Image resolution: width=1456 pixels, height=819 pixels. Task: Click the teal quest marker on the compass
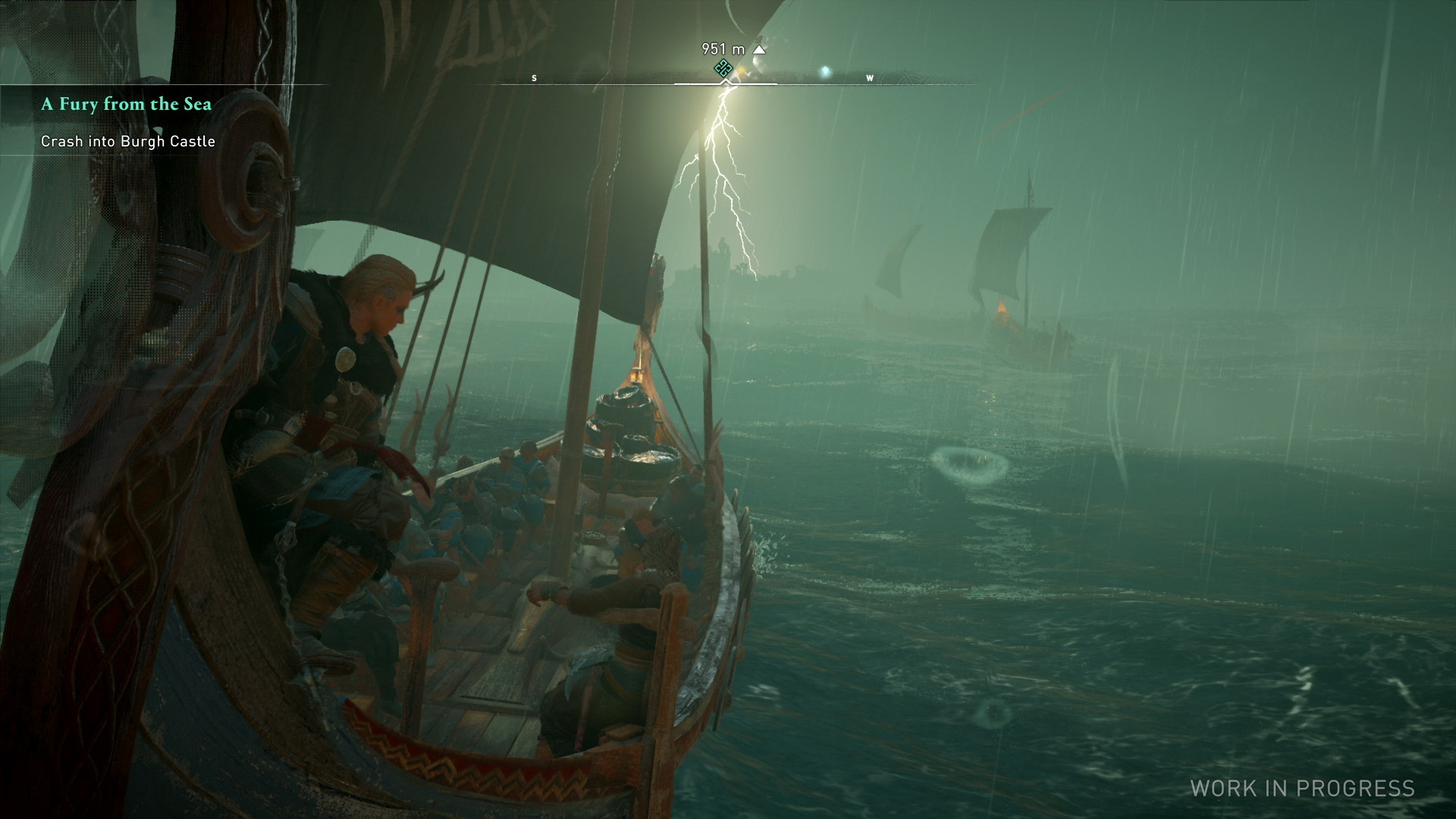pos(723,67)
